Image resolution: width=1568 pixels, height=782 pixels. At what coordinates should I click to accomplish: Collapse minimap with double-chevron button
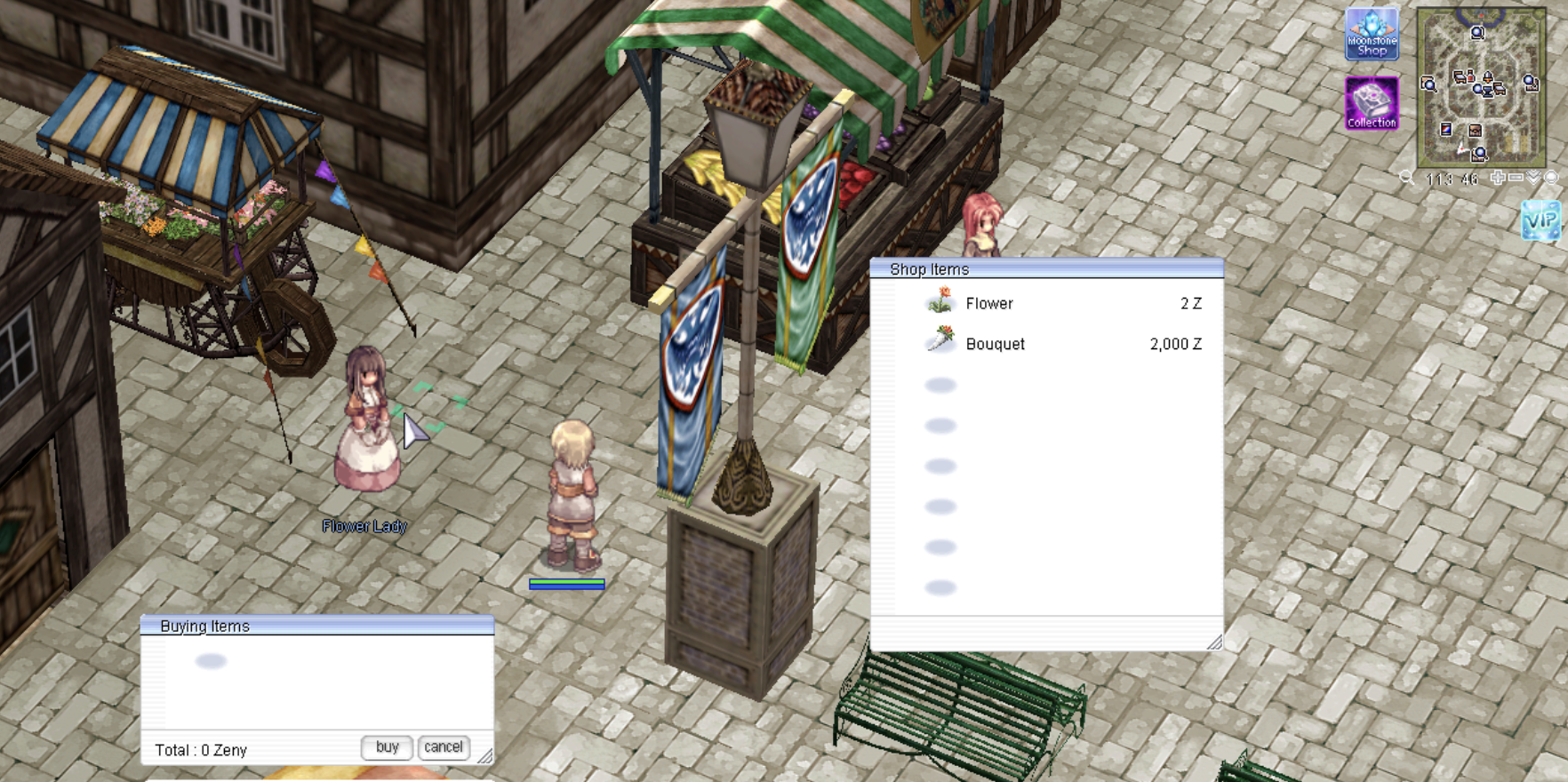tap(1533, 178)
